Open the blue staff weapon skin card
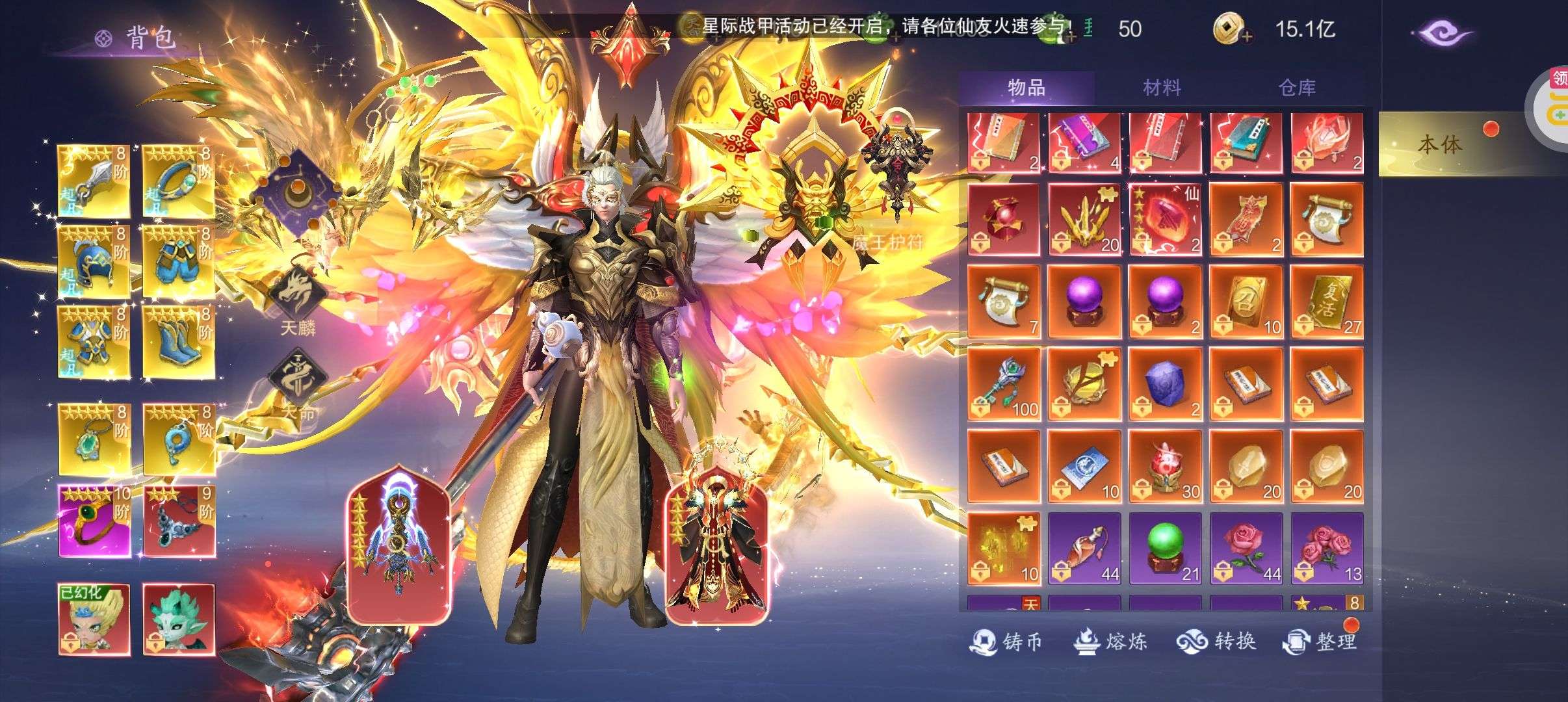The image size is (1568, 702). (x=399, y=546)
